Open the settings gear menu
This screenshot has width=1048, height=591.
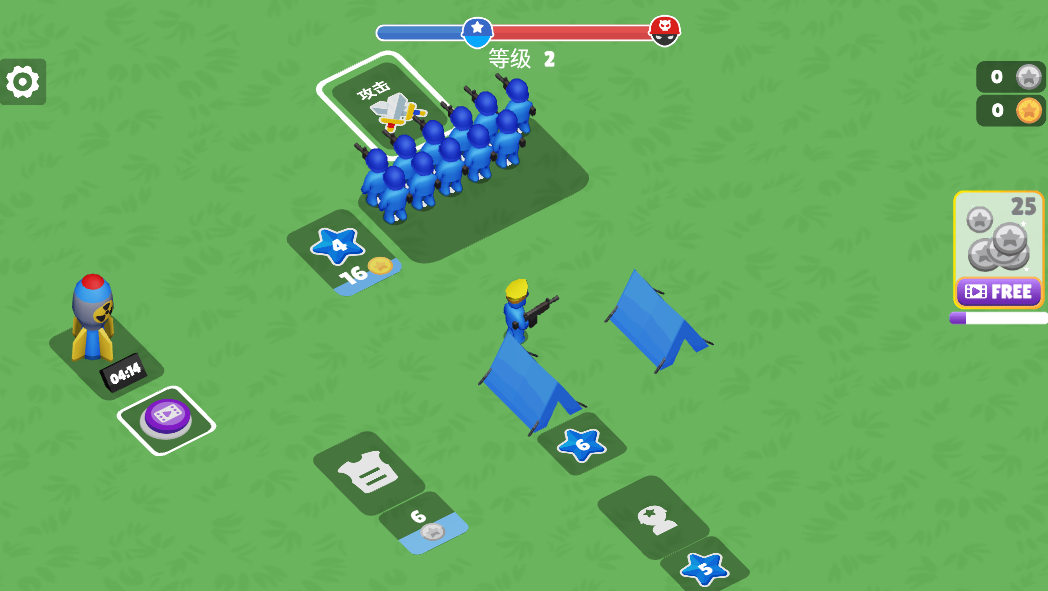23,82
